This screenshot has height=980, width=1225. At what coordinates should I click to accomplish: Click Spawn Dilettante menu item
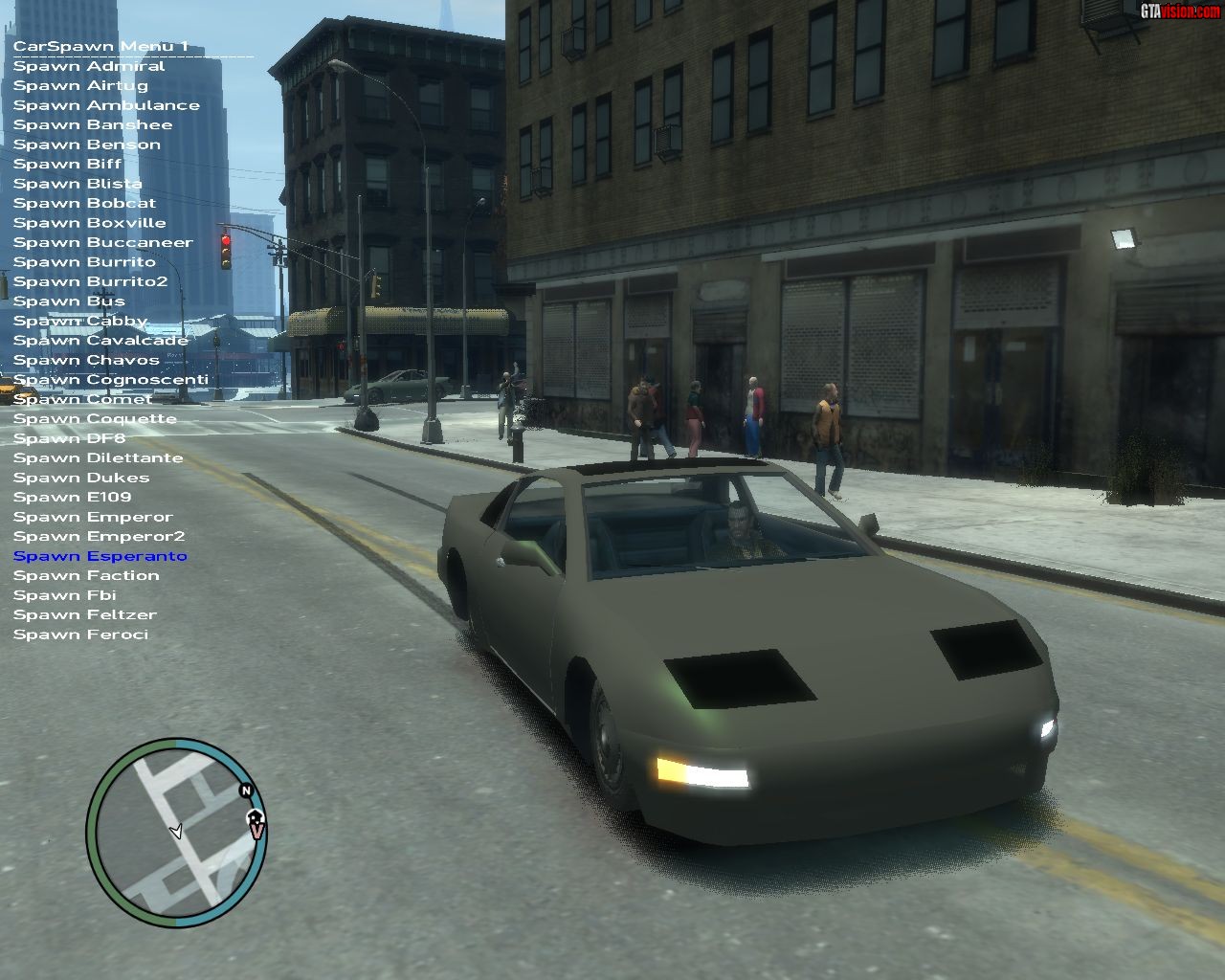(x=98, y=457)
